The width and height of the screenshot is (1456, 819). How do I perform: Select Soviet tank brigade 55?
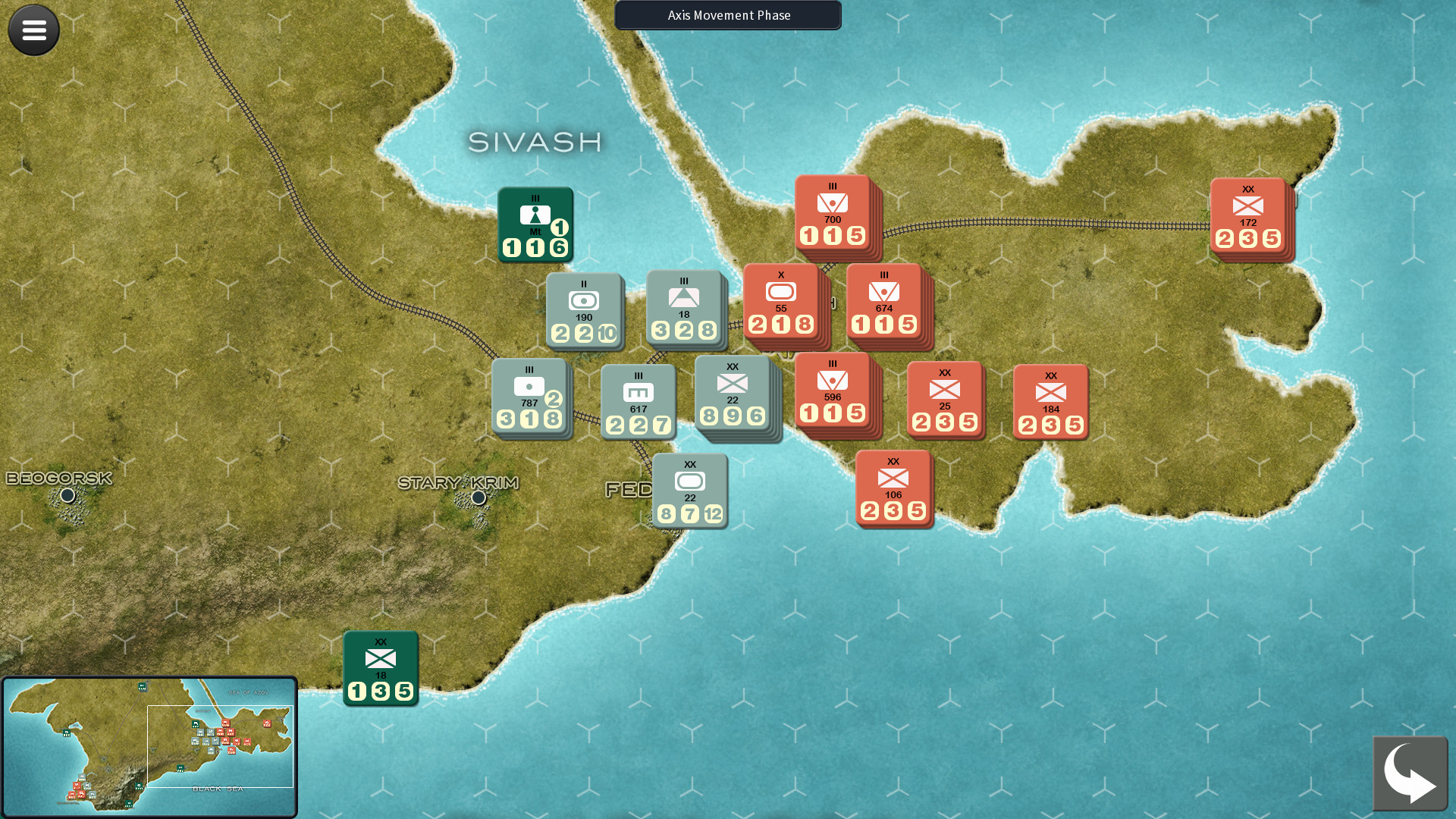(781, 303)
